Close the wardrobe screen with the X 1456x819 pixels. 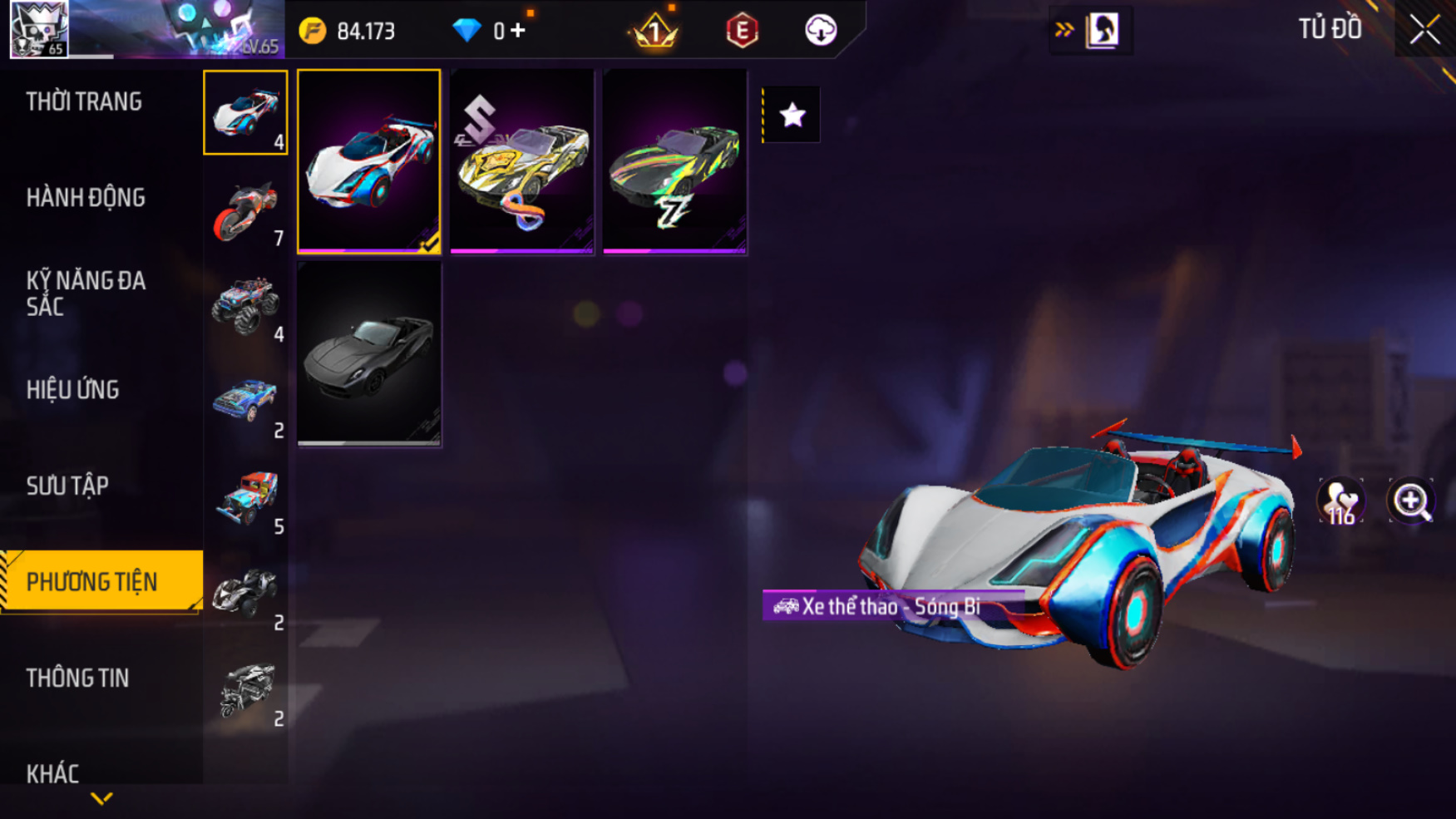(x=1424, y=30)
